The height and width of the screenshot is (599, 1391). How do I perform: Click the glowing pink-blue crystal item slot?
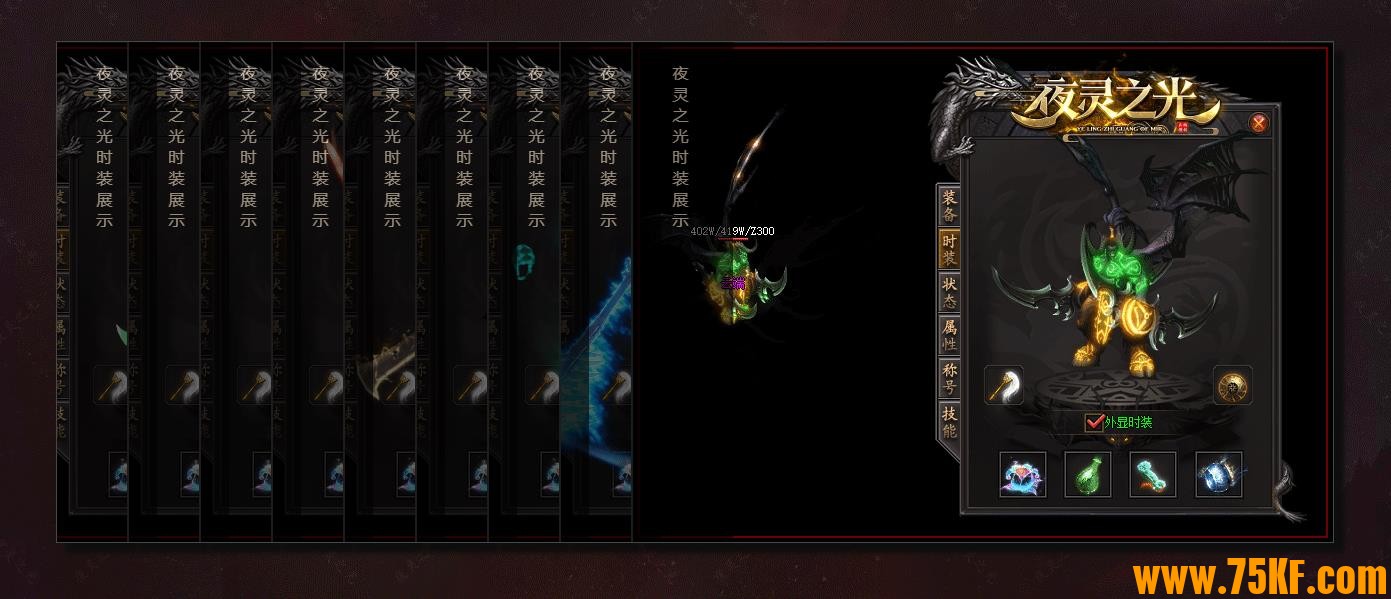[x=1023, y=475]
